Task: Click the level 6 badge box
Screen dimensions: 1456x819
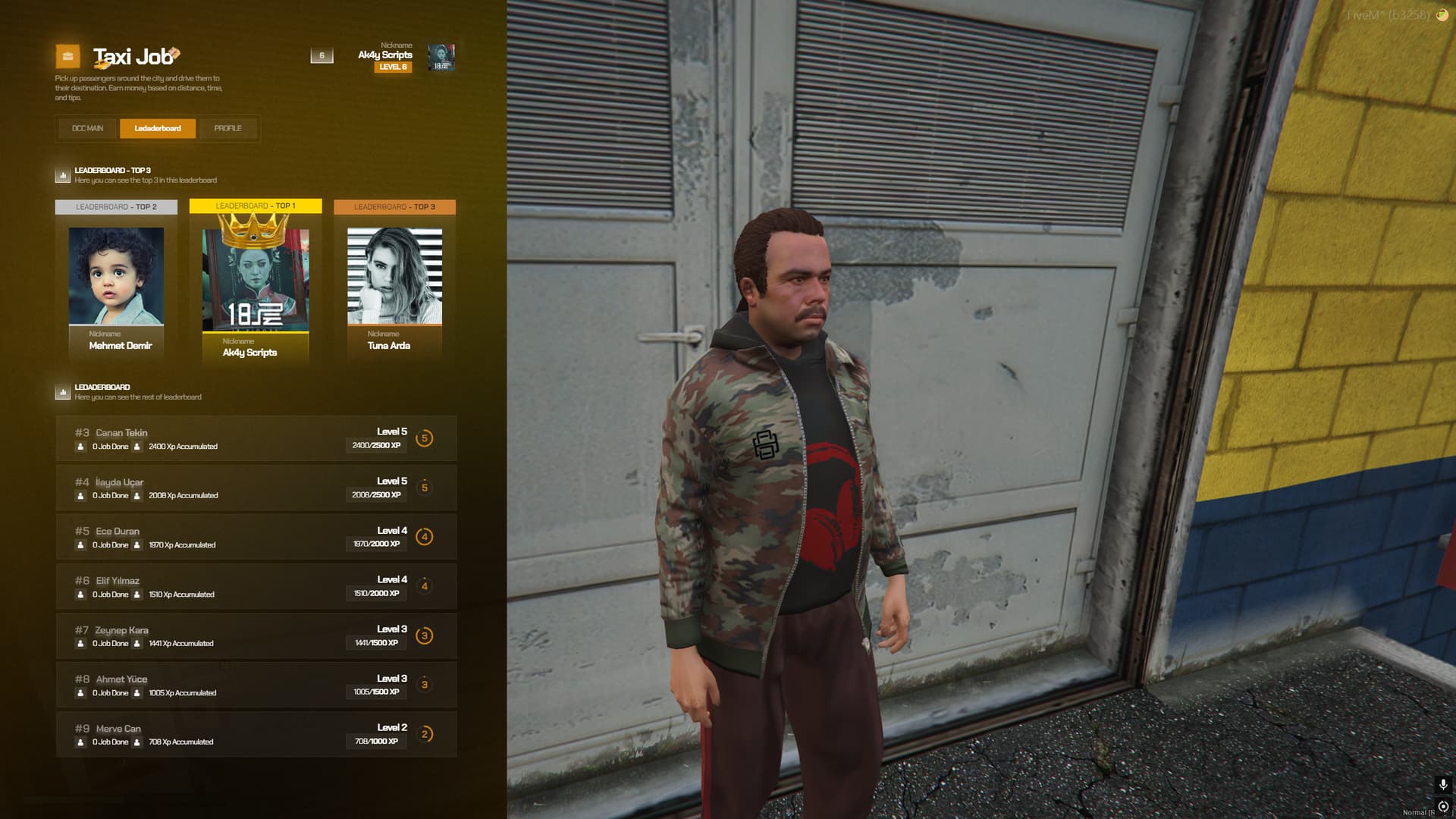Action: [322, 55]
